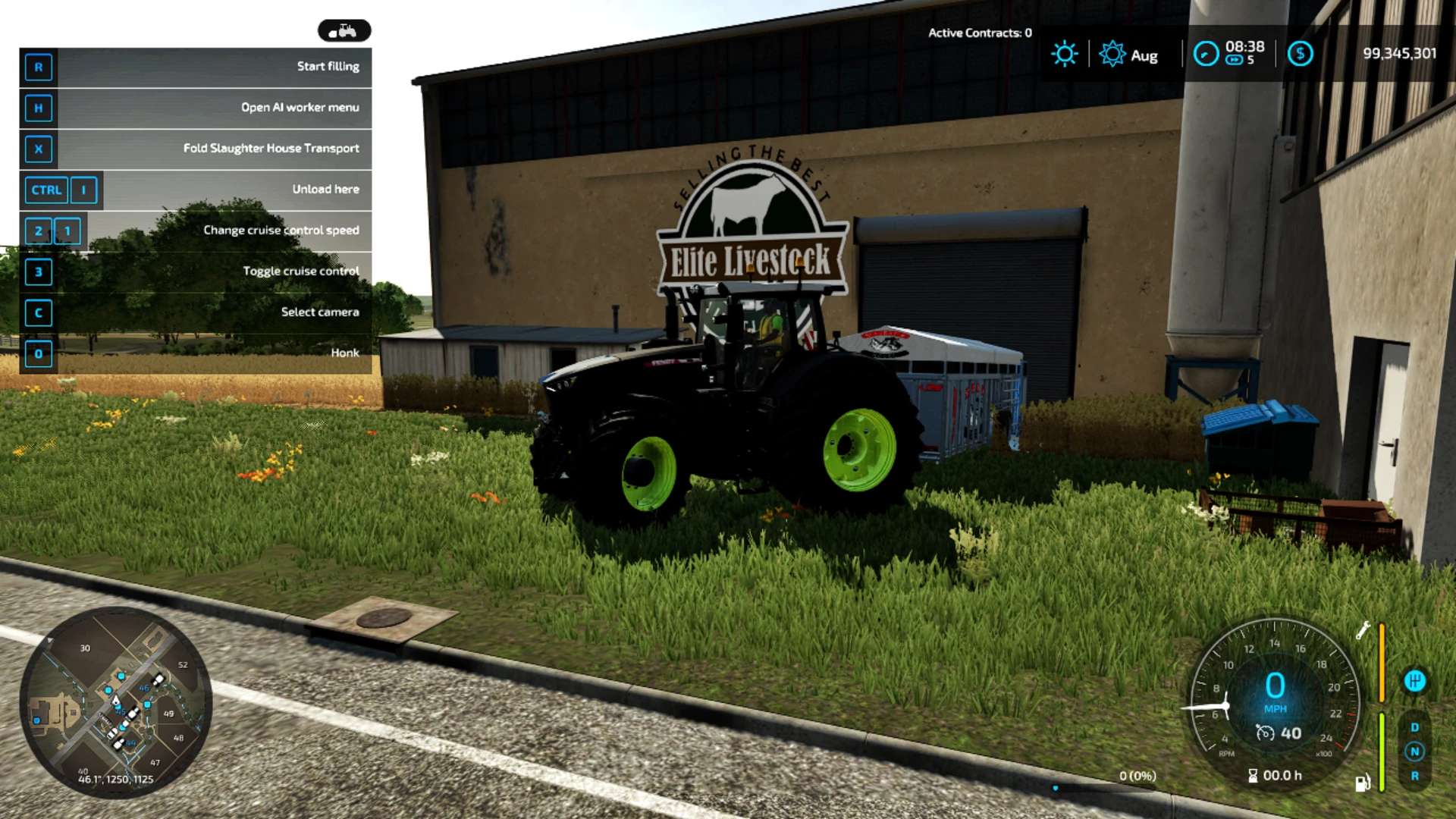Select the tractor icon above the help panel

pyautogui.click(x=344, y=30)
